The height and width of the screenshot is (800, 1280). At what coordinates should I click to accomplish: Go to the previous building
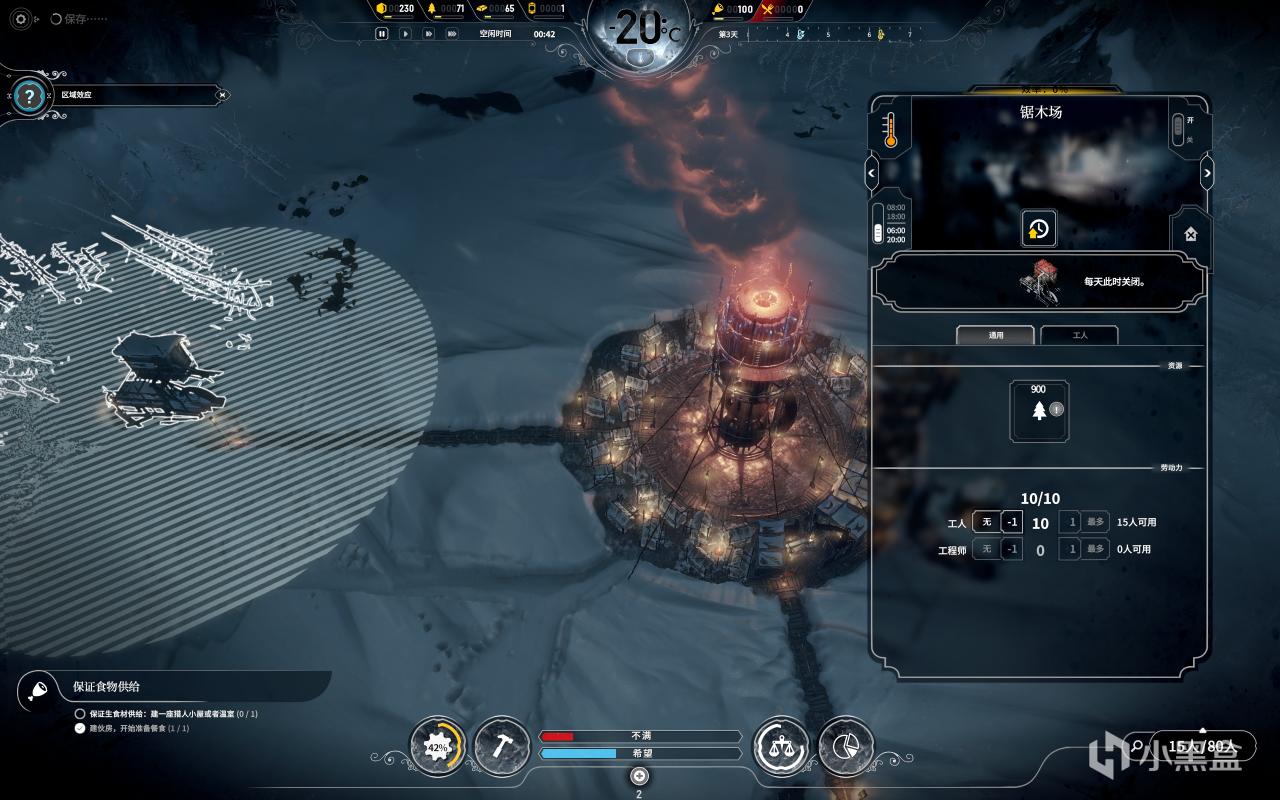[x=871, y=173]
